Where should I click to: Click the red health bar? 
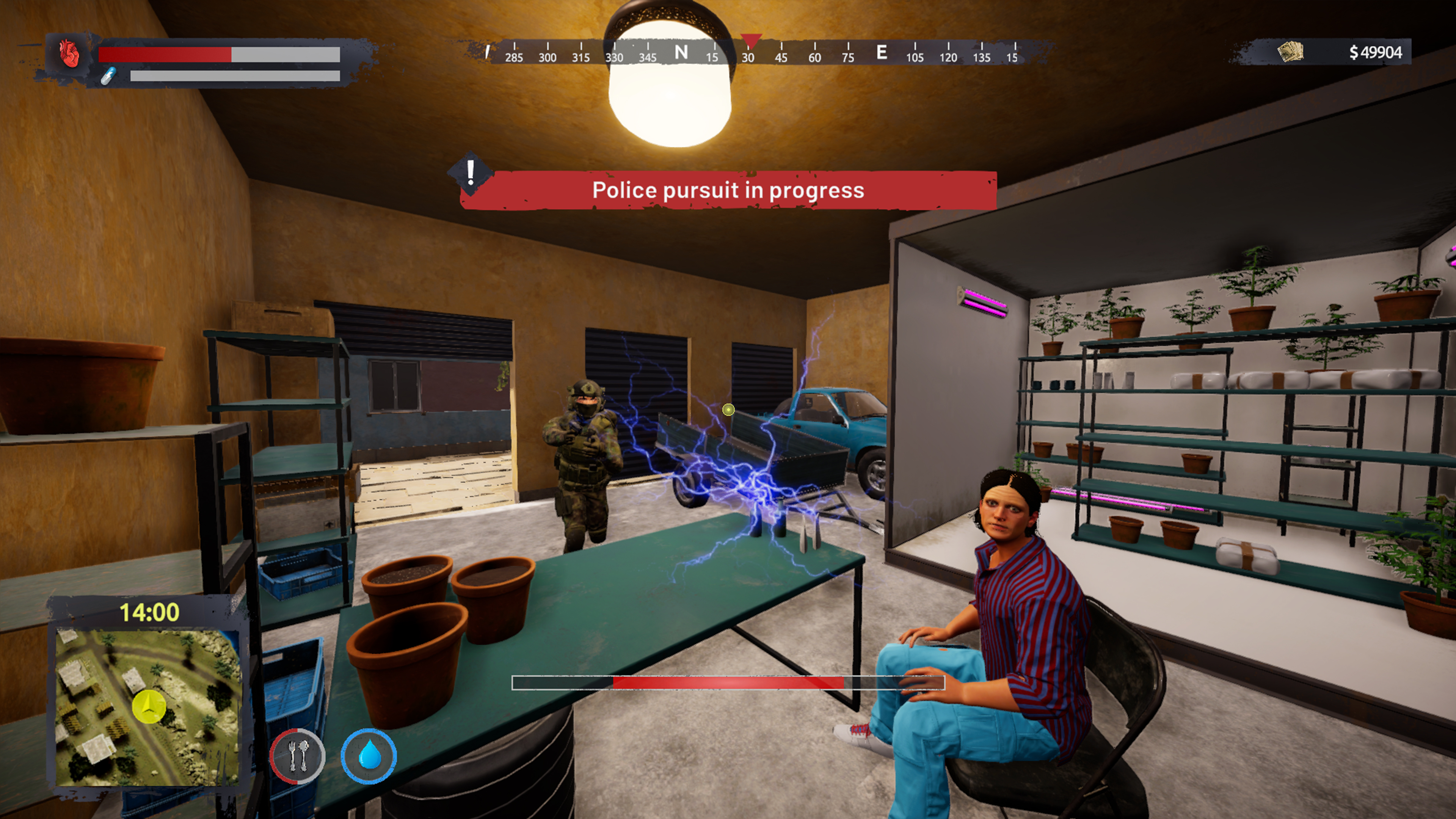pyautogui.click(x=166, y=54)
